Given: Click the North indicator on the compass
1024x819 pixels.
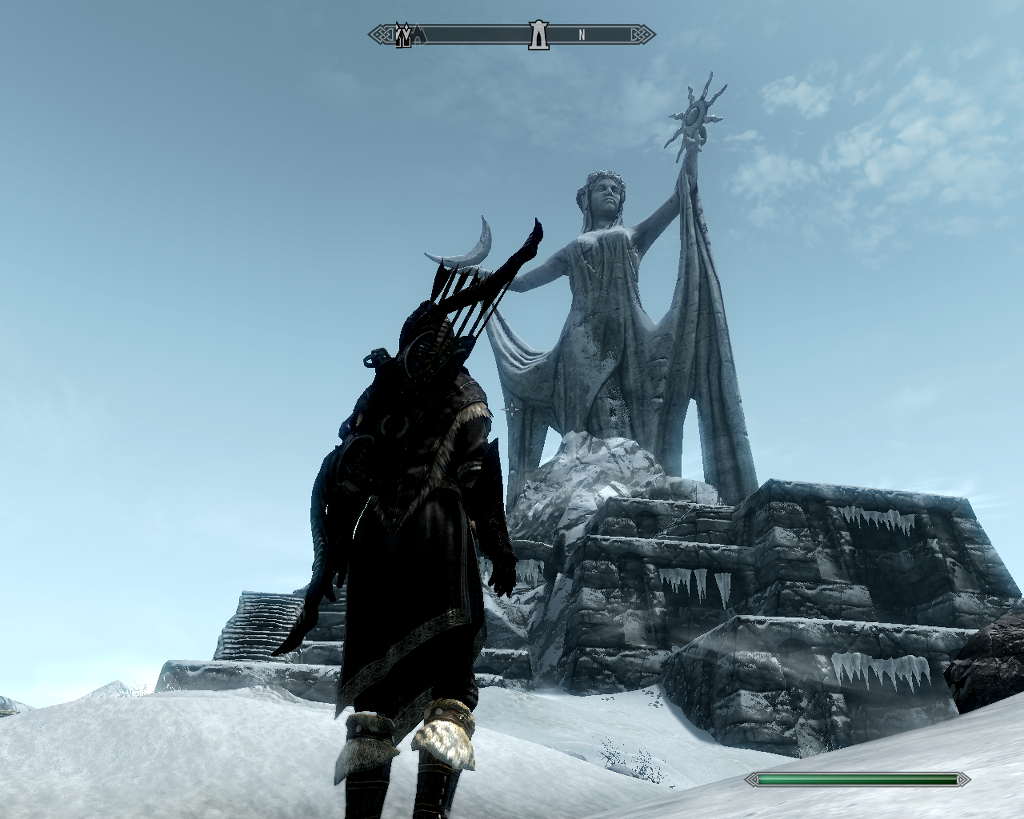Looking at the screenshot, I should click(x=582, y=35).
